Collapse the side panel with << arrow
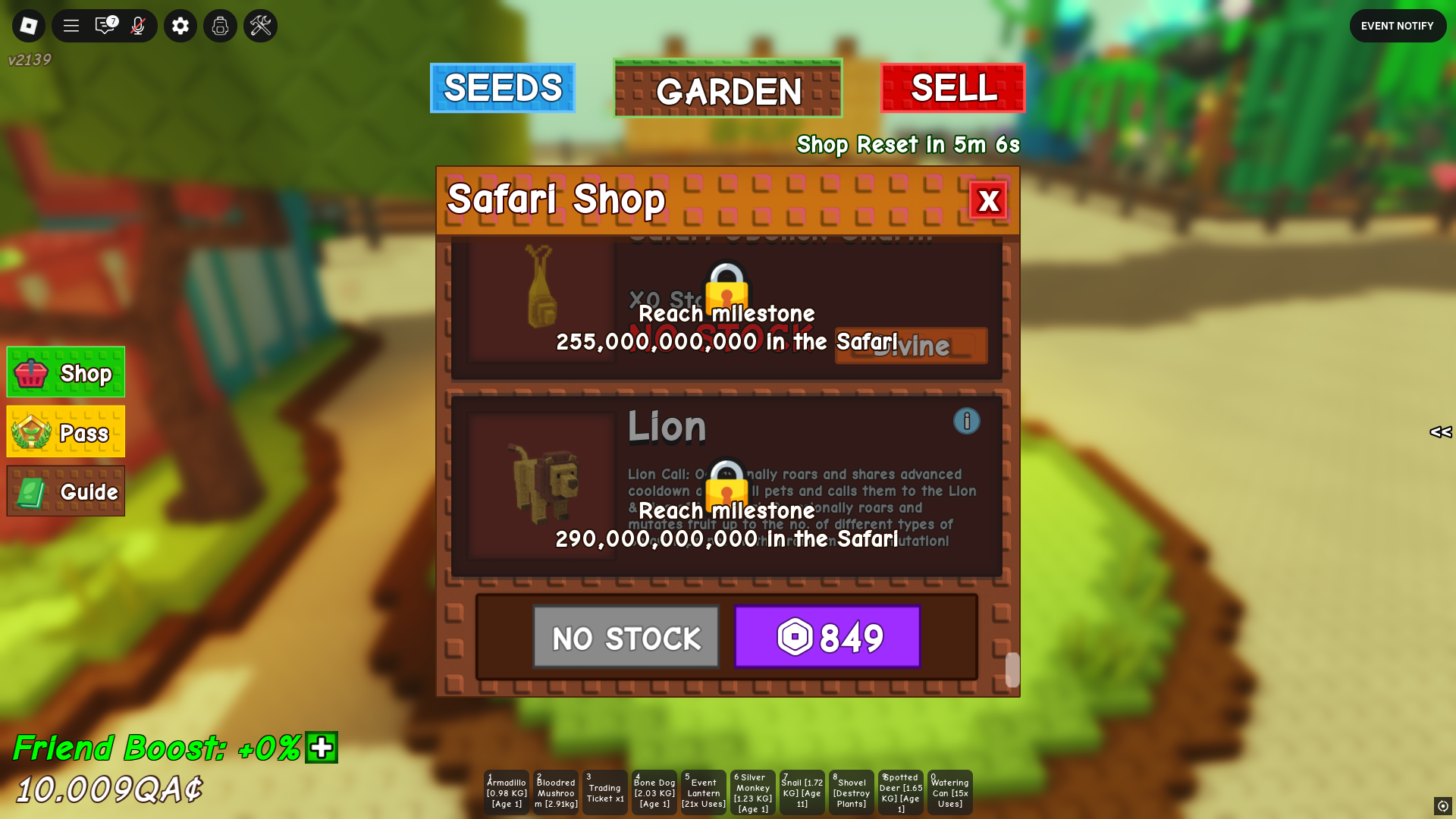The width and height of the screenshot is (1456, 819). [1440, 433]
